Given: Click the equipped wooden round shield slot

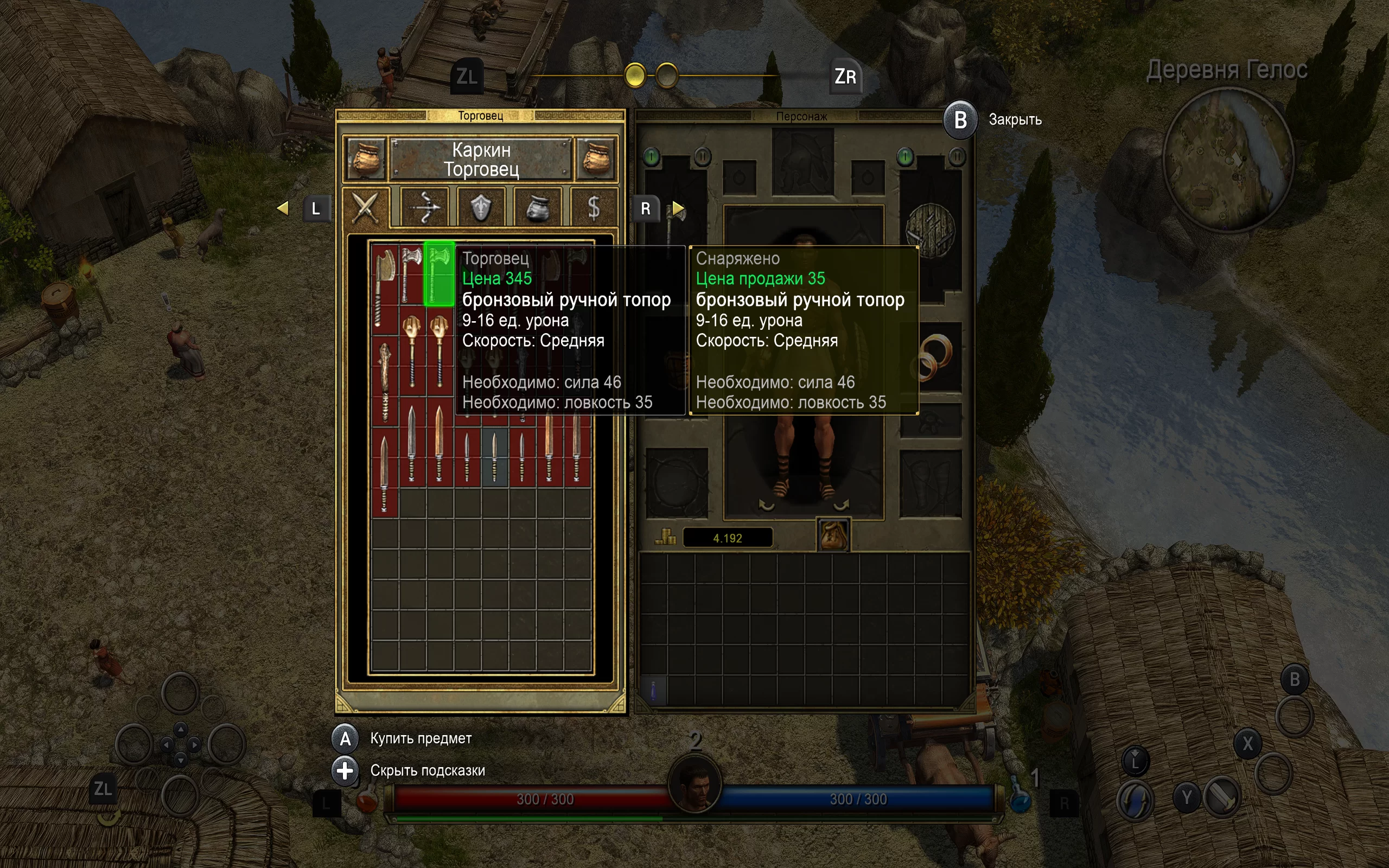Looking at the screenshot, I should point(930,230).
